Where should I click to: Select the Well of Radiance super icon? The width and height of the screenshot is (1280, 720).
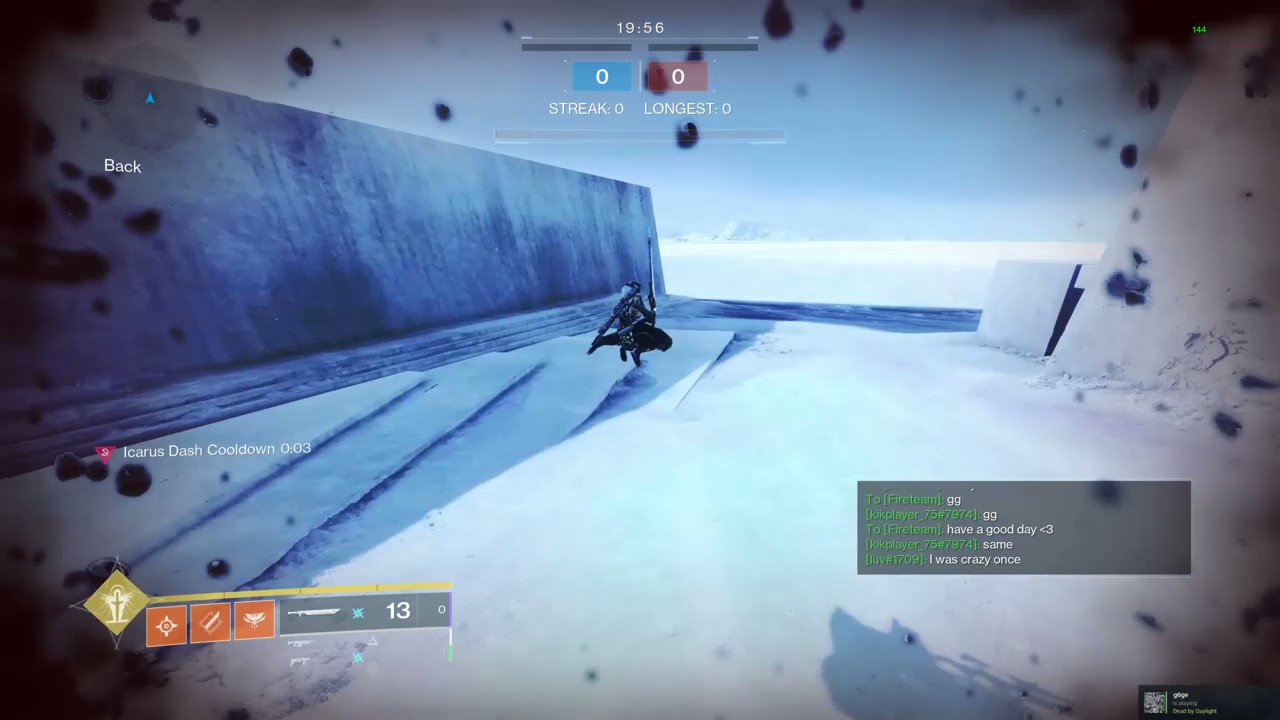click(x=116, y=604)
